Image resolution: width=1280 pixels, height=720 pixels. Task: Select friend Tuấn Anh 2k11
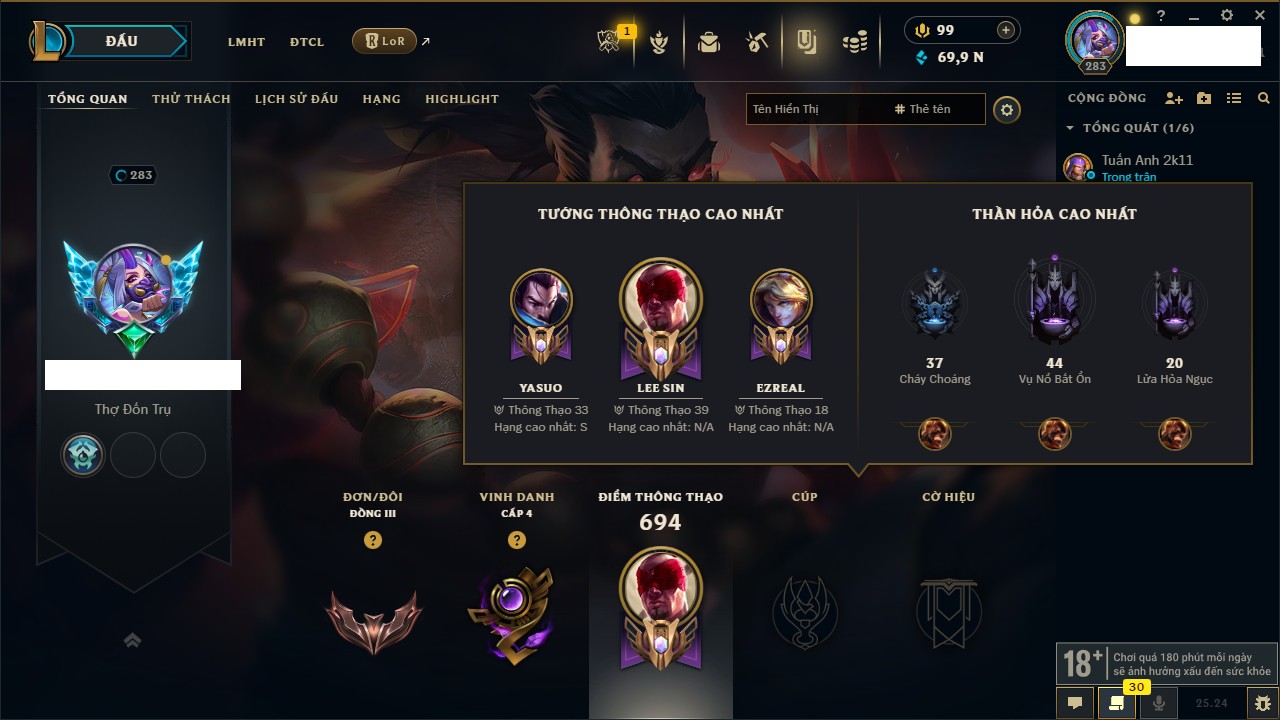pyautogui.click(x=1146, y=160)
